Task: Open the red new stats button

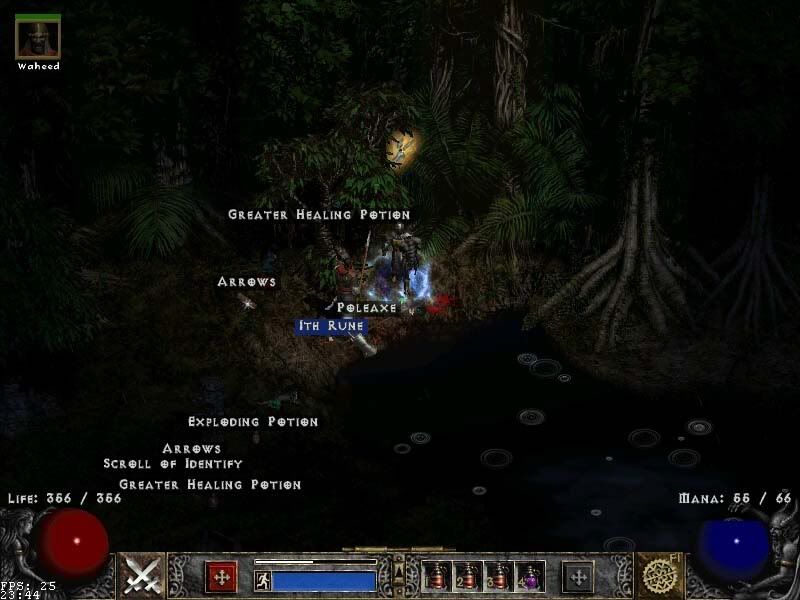Action: [221, 576]
